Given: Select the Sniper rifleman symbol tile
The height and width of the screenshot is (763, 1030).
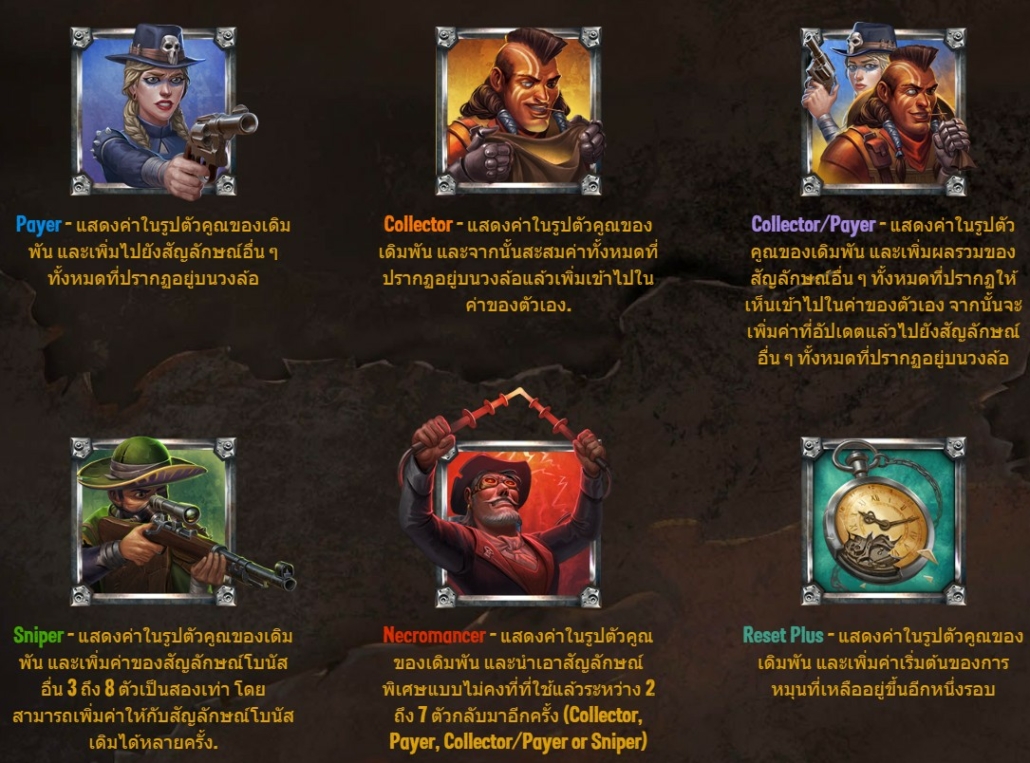Looking at the screenshot, I should pos(153,521).
